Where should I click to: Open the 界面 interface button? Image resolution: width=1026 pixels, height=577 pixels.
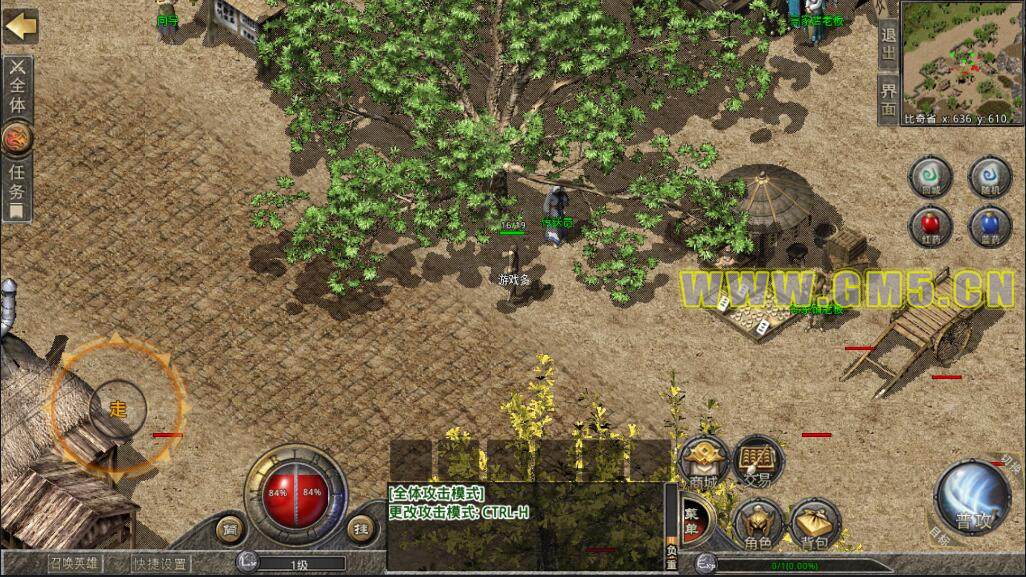(x=888, y=99)
